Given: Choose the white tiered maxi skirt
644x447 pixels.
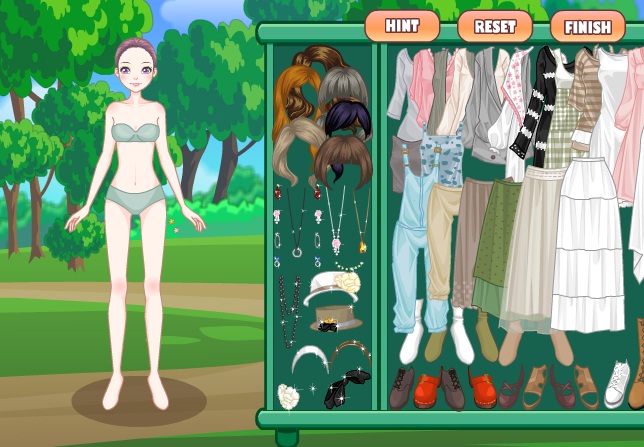Looking at the screenshot, I should point(589,250).
